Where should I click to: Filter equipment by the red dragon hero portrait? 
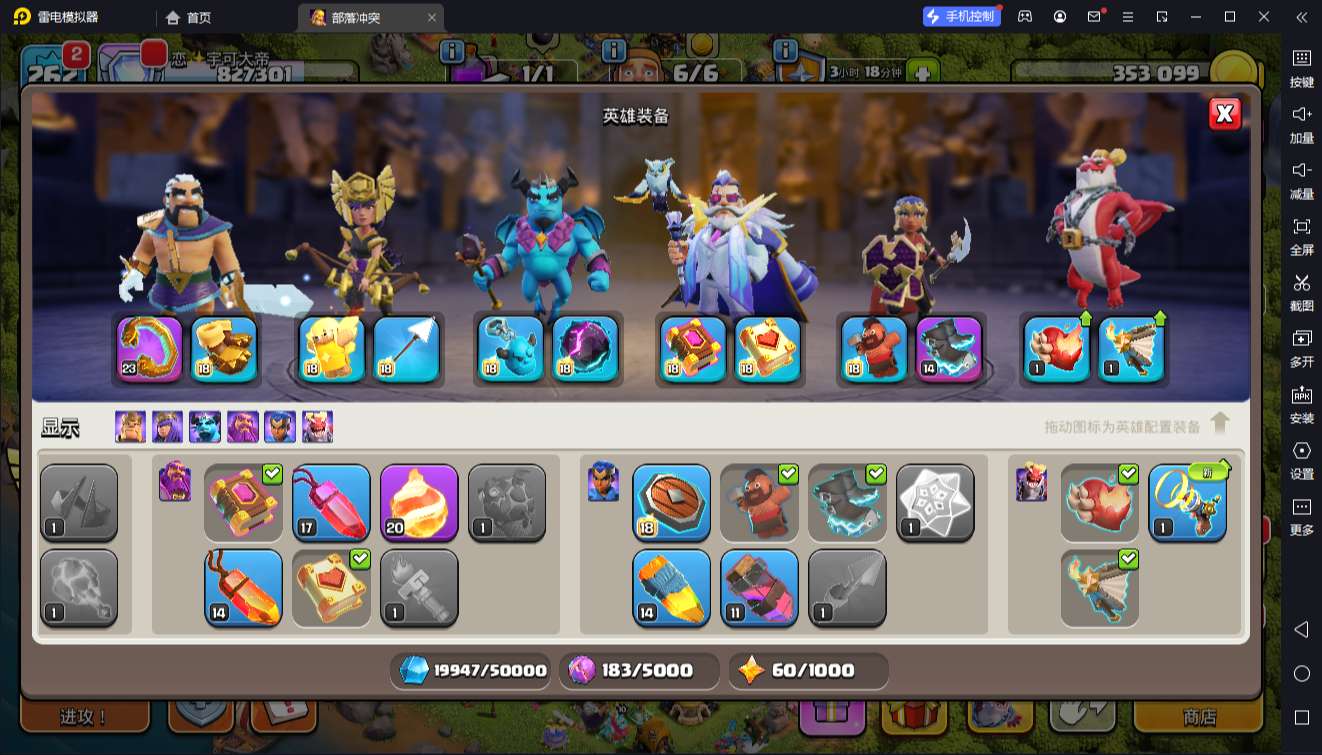317,427
